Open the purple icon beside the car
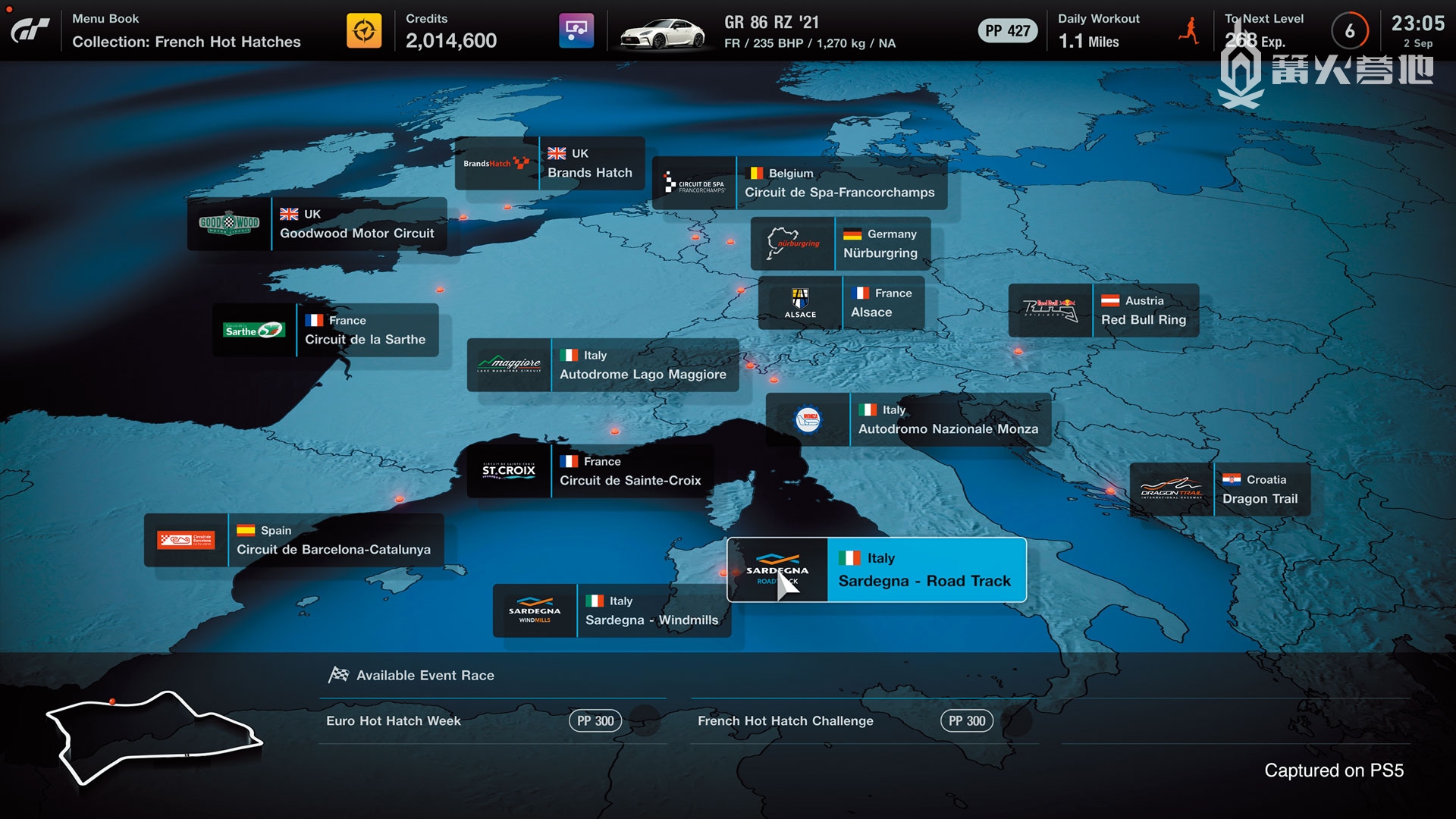 (576, 31)
